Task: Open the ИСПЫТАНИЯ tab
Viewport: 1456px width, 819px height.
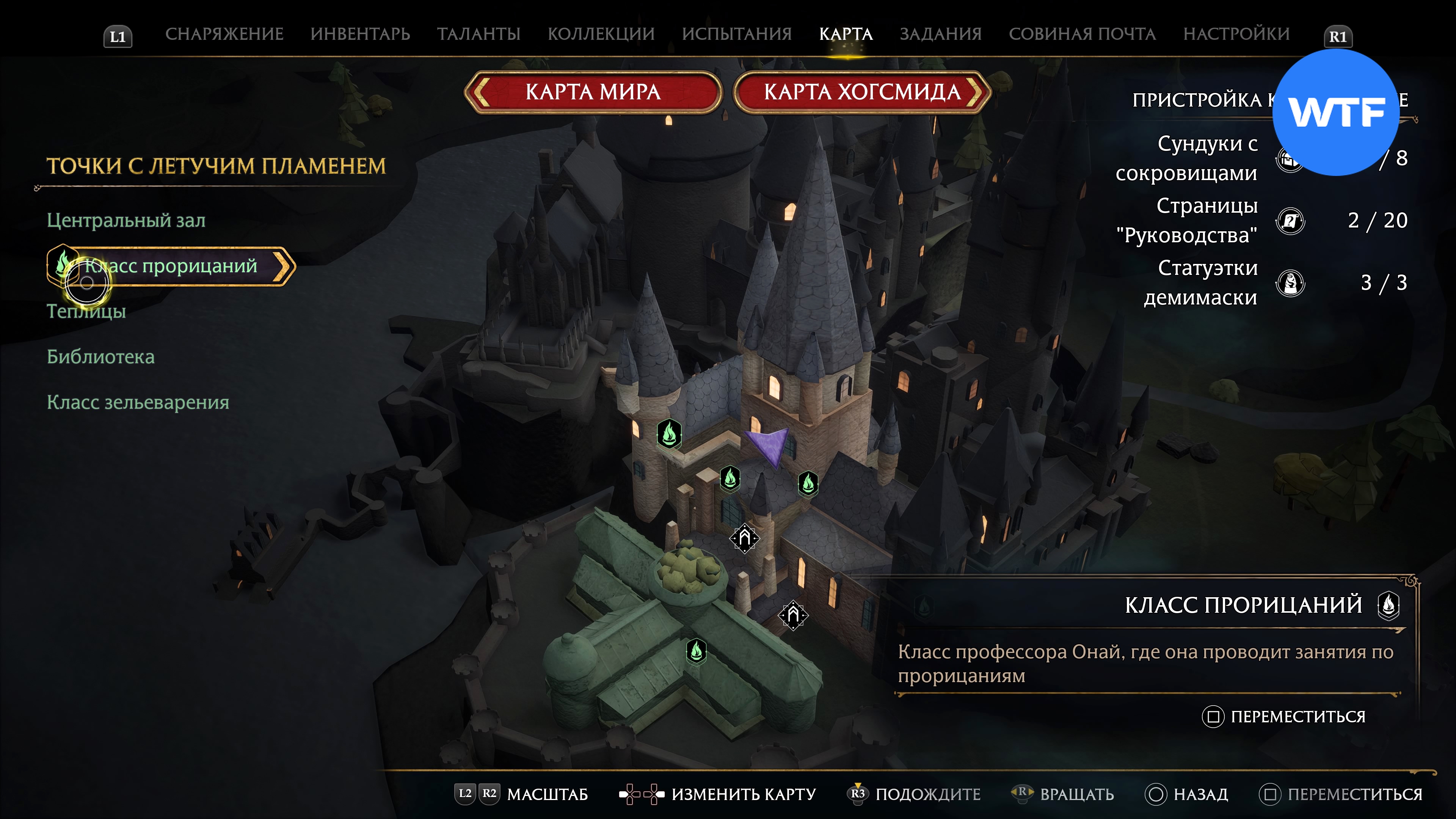Action: coord(736,35)
